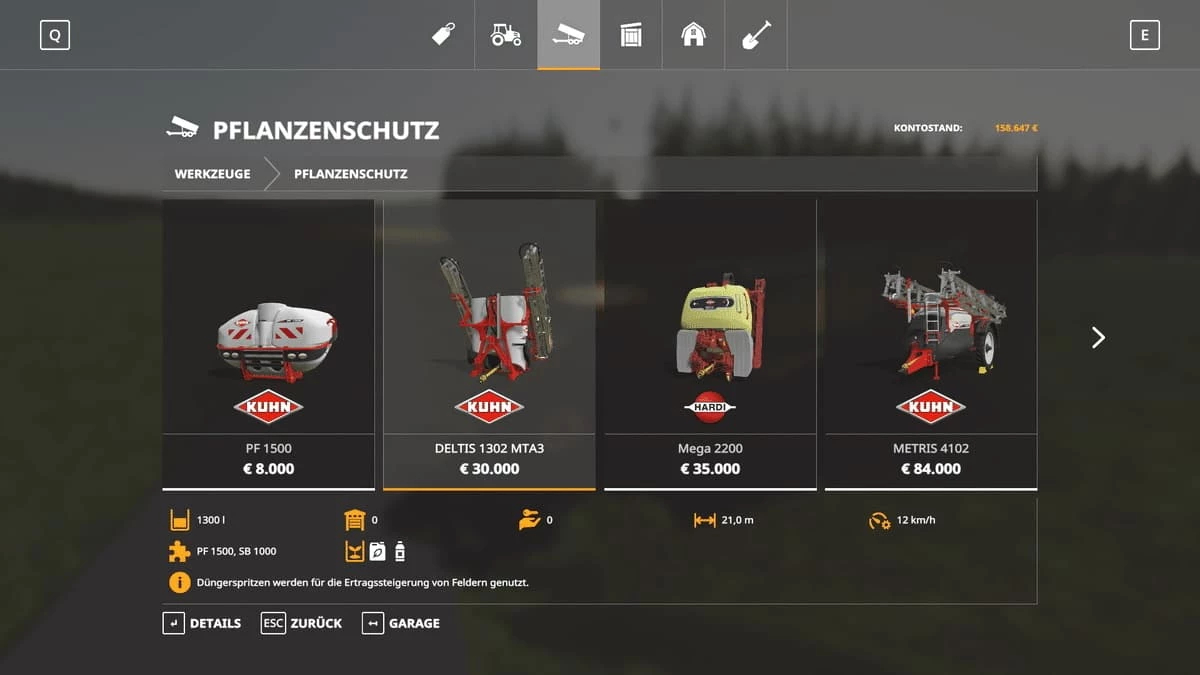
Task: Click the Zurück back button
Action: click(301, 623)
